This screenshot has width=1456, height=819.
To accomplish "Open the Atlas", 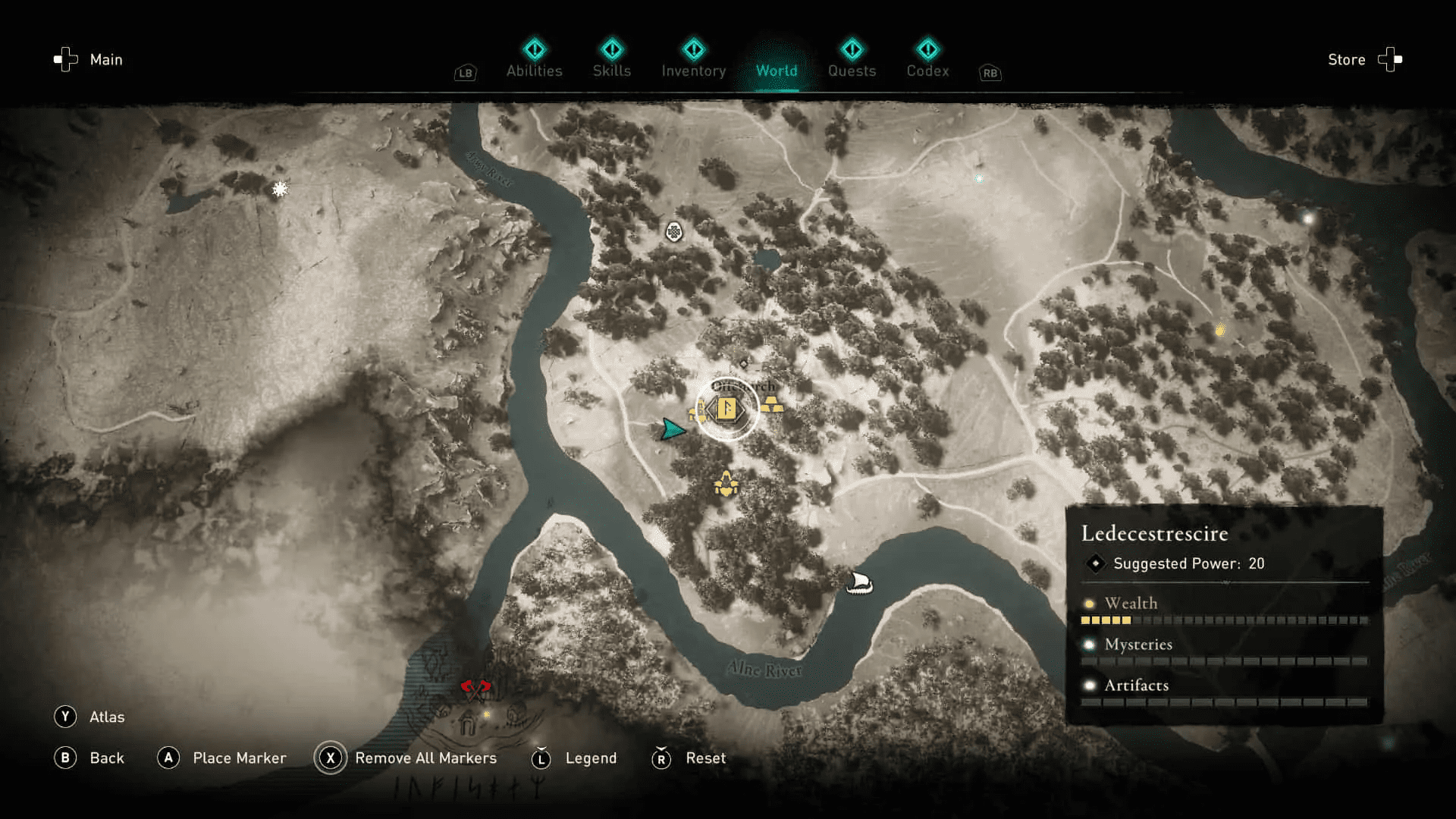I will pyautogui.click(x=108, y=716).
